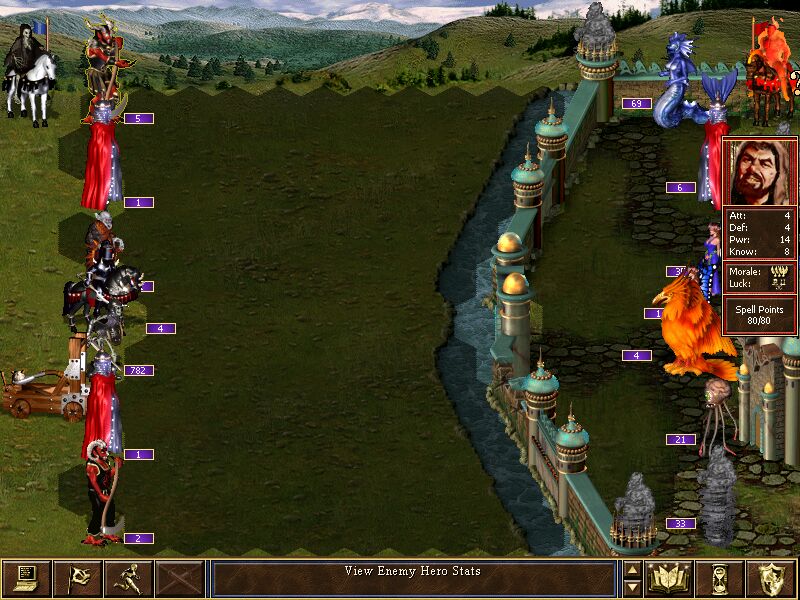Click the hourglass wait button
Screen dimensions: 800x600
point(720,578)
